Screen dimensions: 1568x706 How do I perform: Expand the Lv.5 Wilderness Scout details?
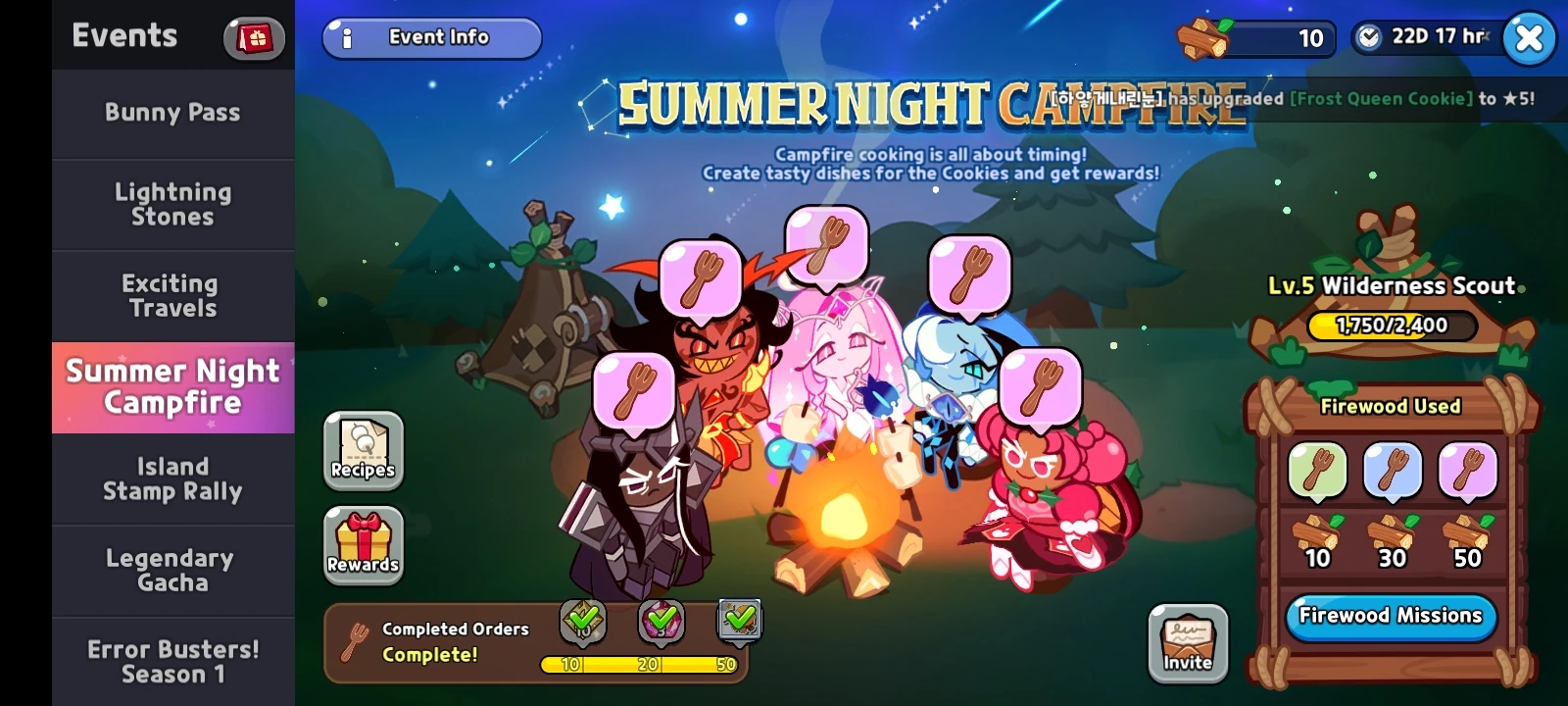point(1390,284)
